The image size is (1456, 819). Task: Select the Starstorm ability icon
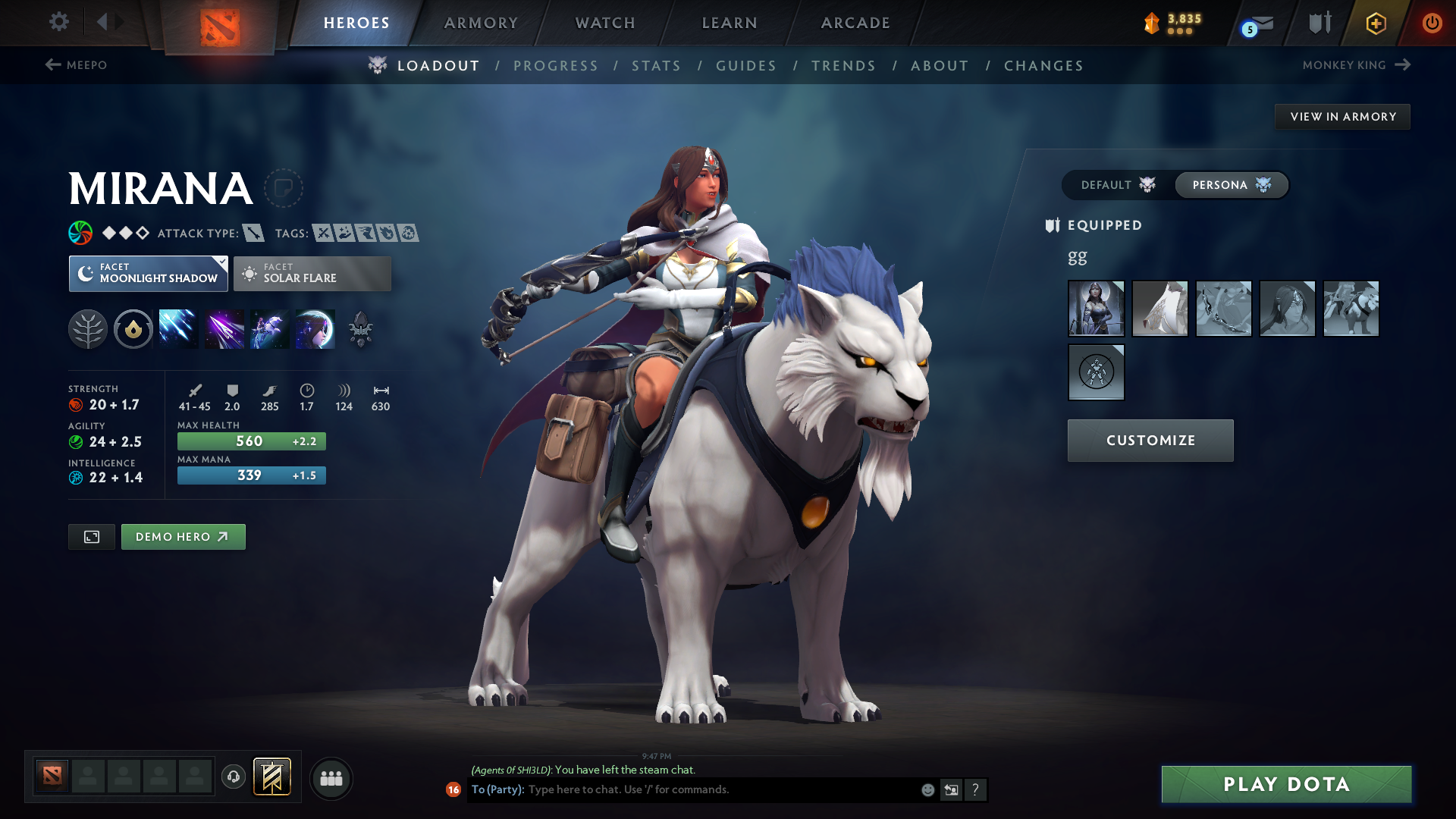(178, 328)
